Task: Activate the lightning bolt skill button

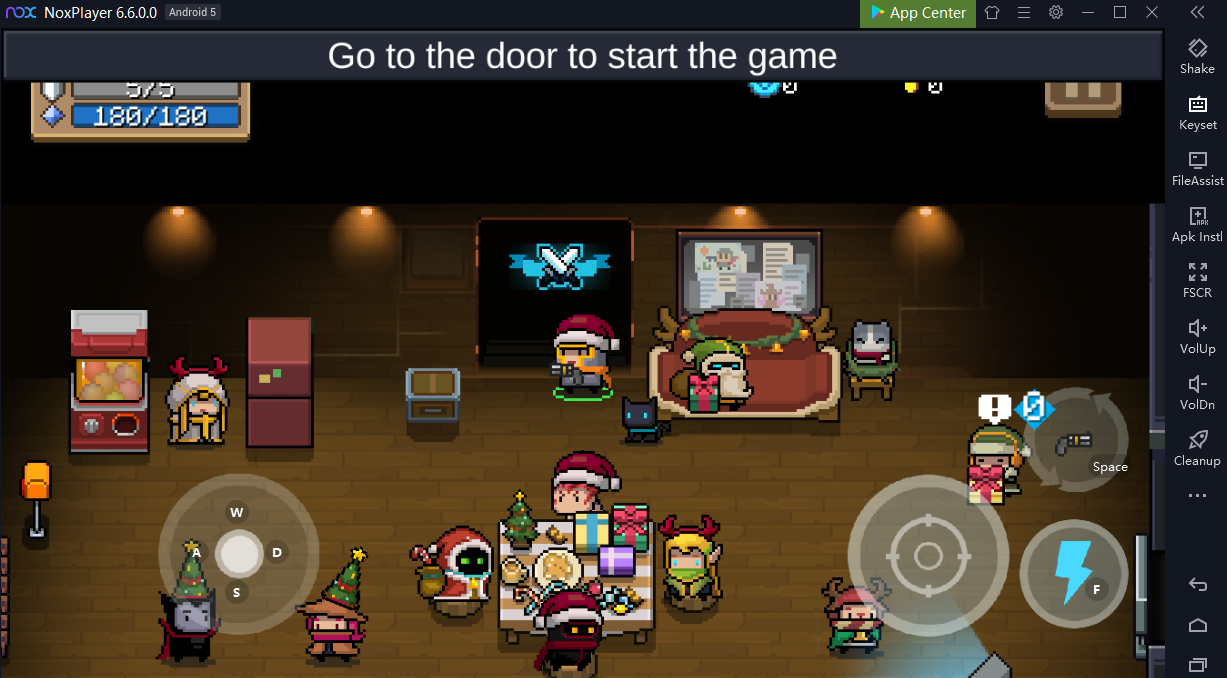Action: click(1074, 573)
